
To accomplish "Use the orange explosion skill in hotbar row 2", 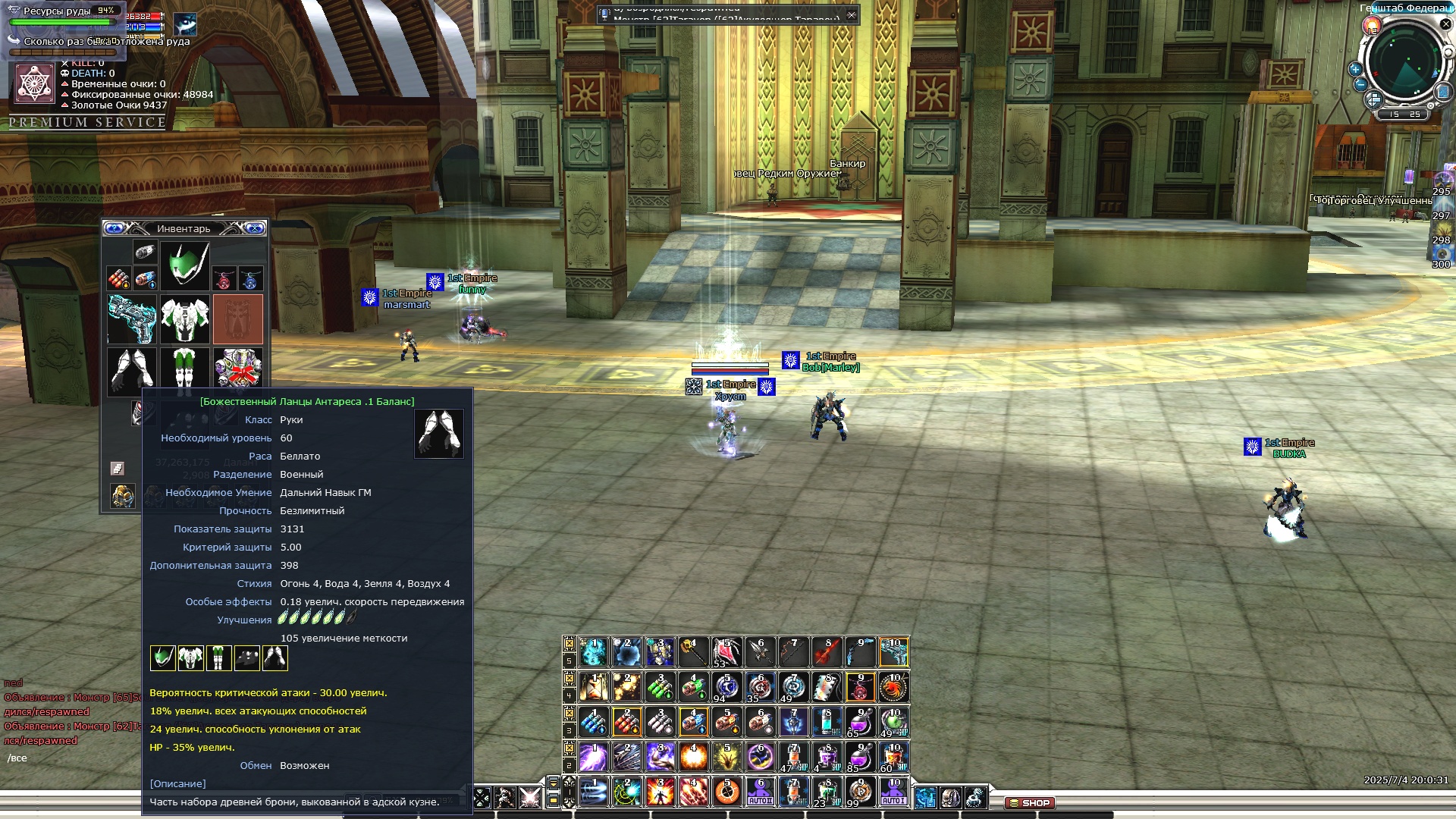I will (x=694, y=757).
